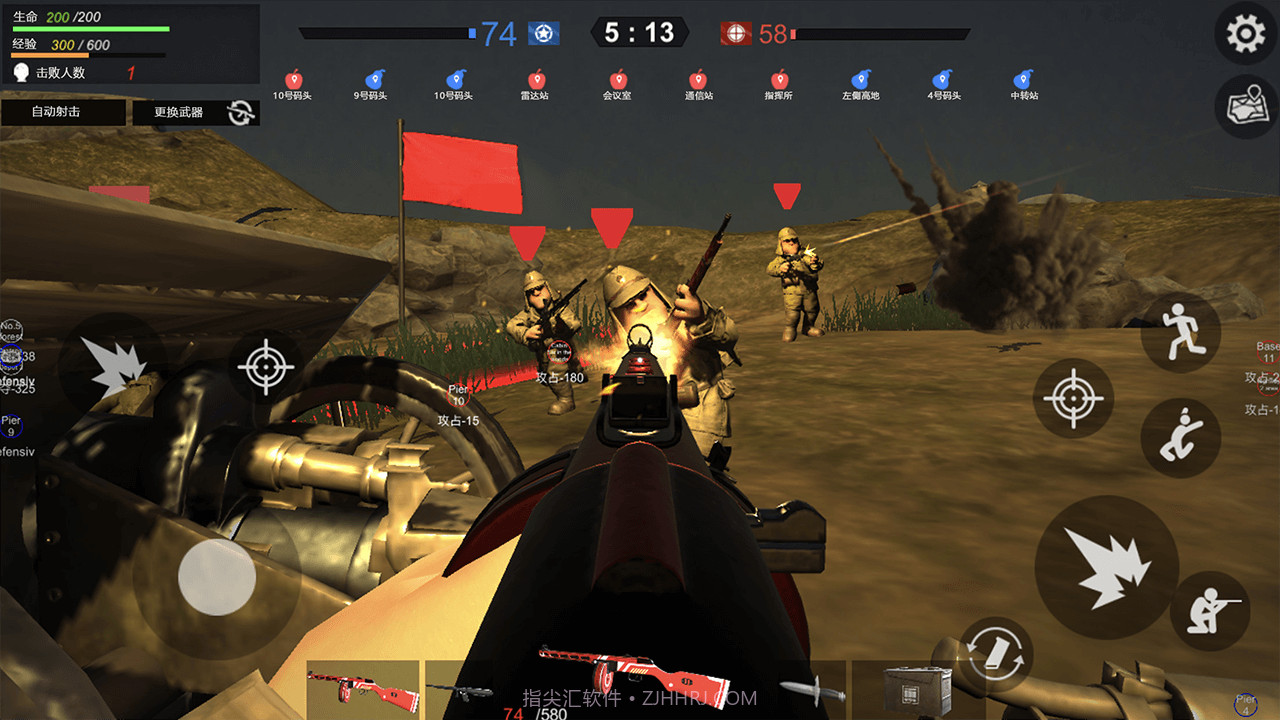Tap 更换武器 to swap weapons
The image size is (1280, 720).
pyautogui.click(x=196, y=112)
